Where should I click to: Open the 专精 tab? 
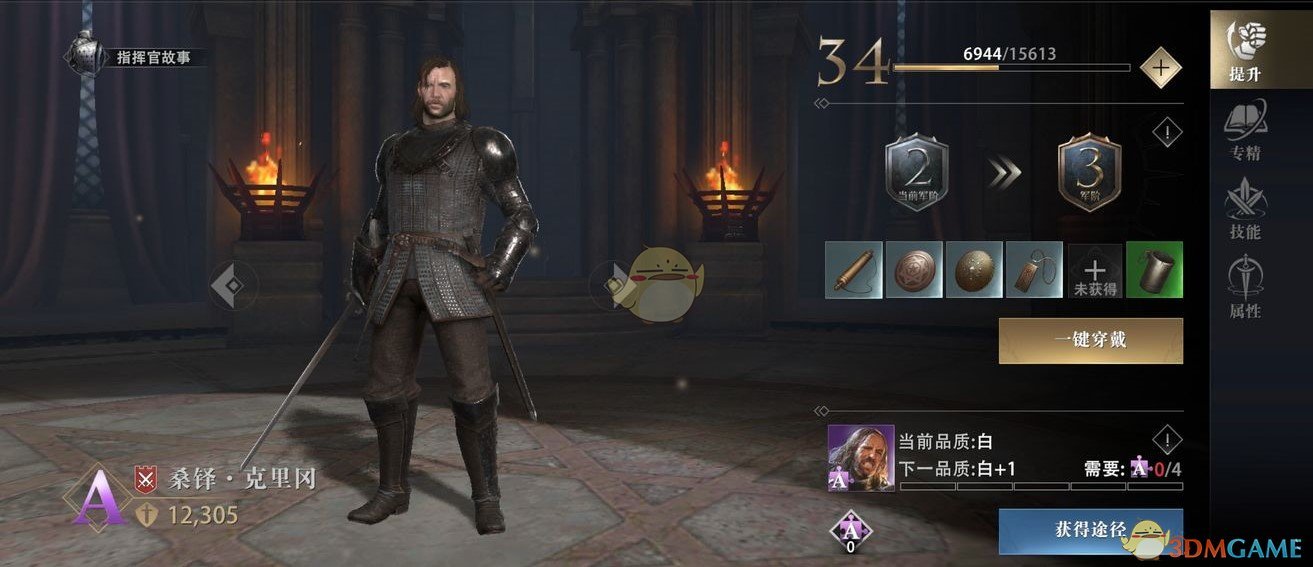point(1245,130)
